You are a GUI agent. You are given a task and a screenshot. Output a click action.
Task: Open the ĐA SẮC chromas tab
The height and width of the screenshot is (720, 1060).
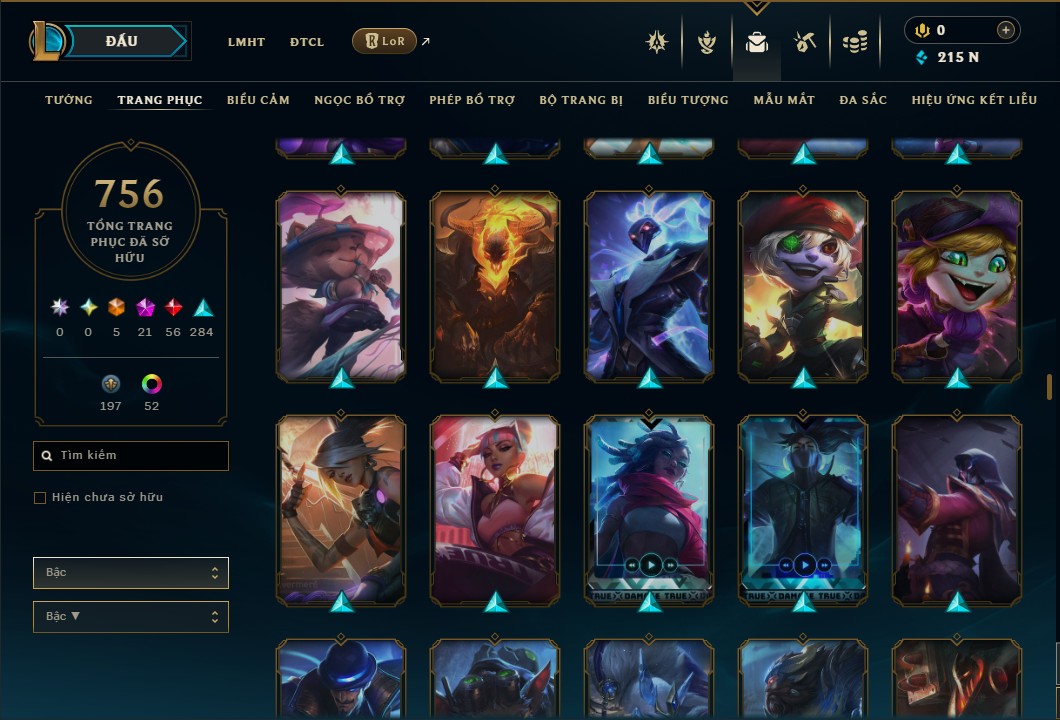(863, 100)
